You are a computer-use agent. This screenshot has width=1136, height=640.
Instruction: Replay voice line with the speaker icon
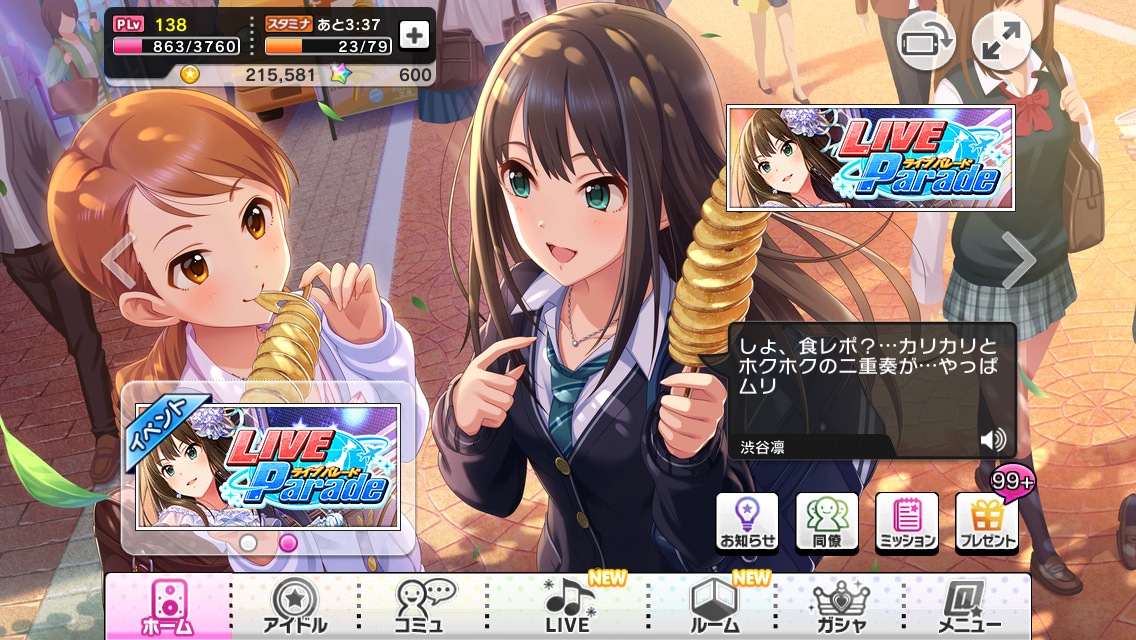click(x=992, y=441)
